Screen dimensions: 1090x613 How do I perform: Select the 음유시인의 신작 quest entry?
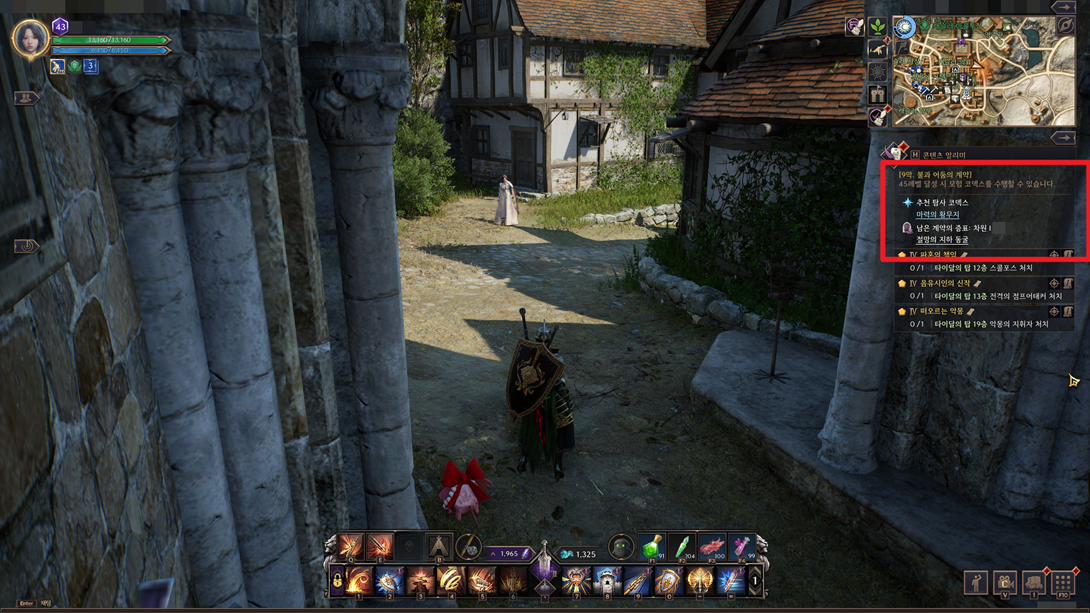coord(944,284)
